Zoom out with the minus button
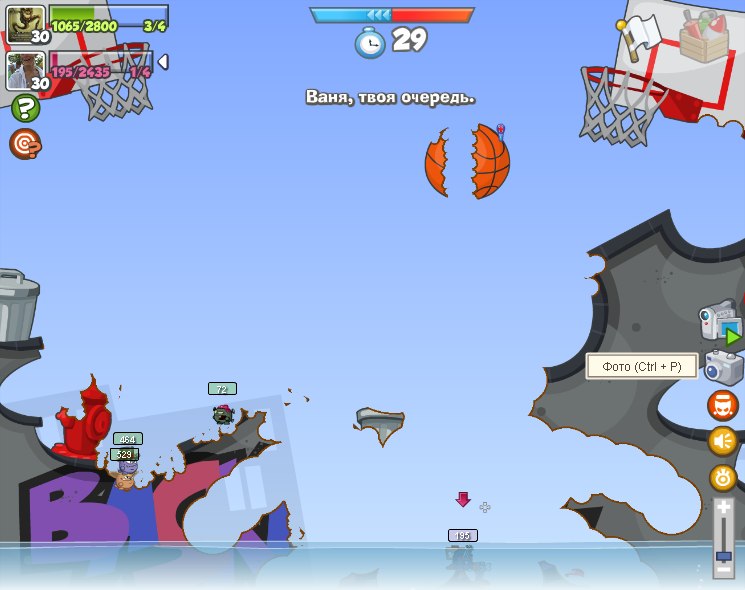This screenshot has height=590, width=745. pos(723,570)
